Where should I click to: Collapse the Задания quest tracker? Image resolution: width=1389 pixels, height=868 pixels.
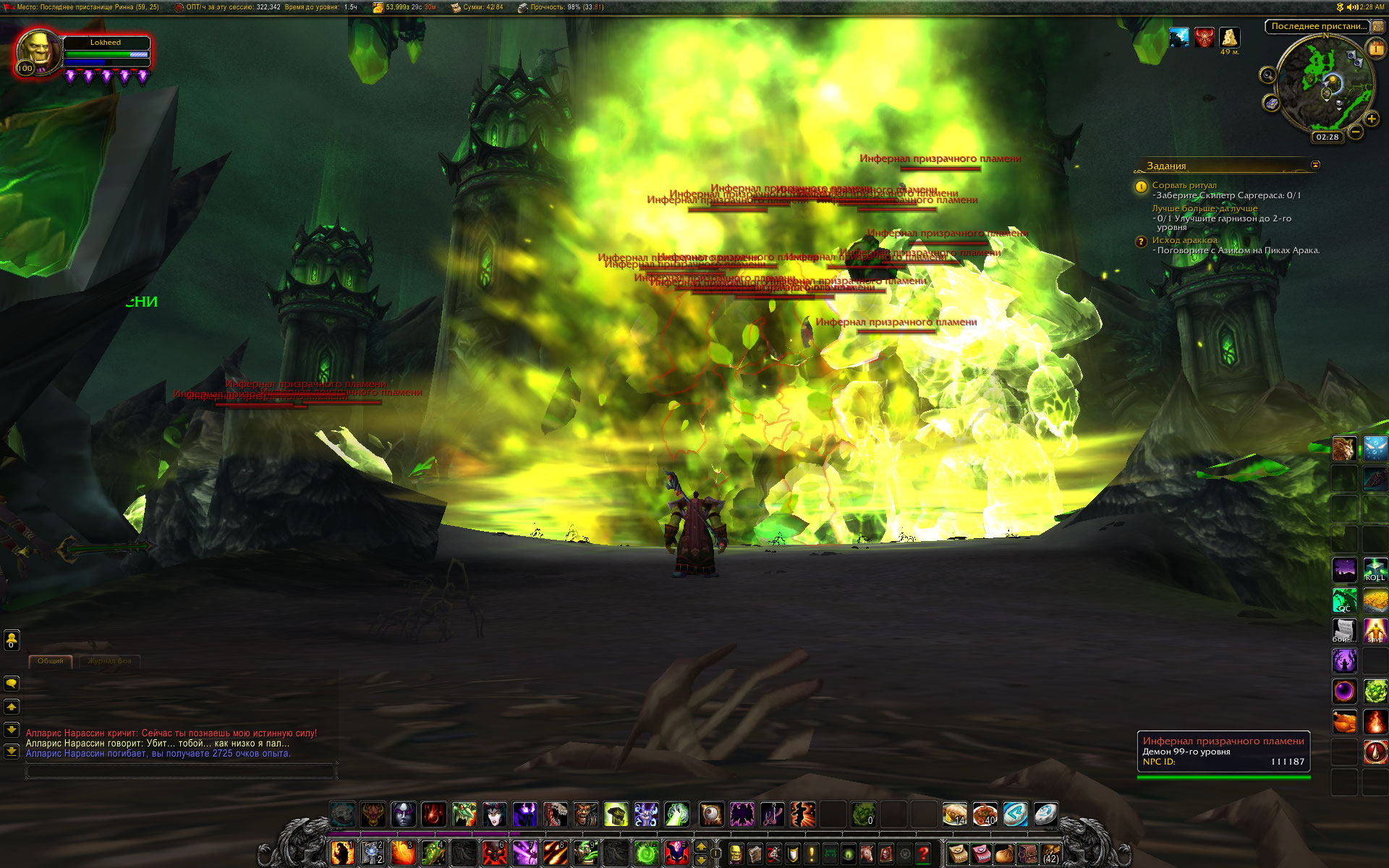[1315, 165]
